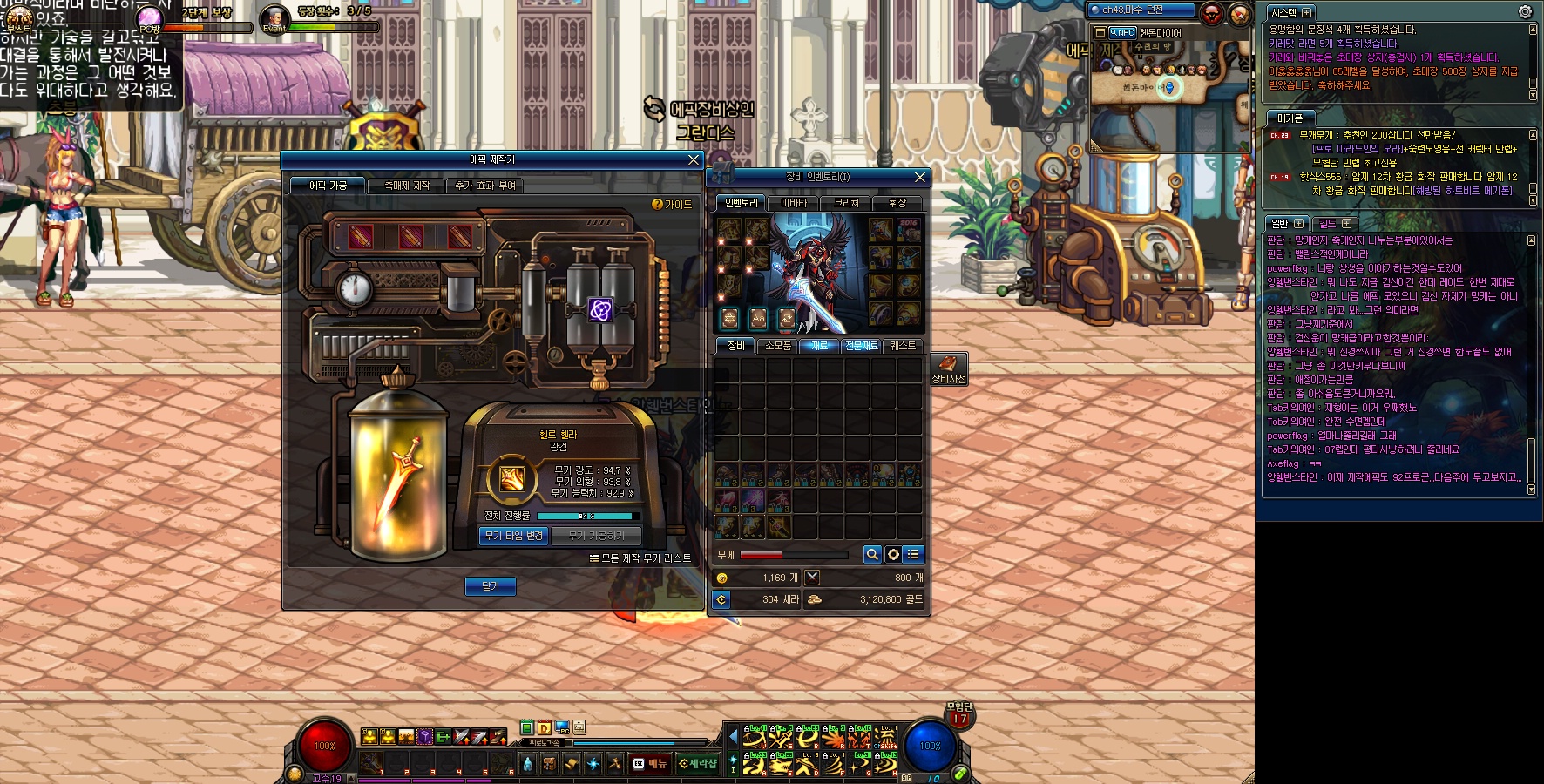Viewport: 1544px width, 784px height.
Task: Close the 에픽 제작기 crafting window
Action: tap(694, 160)
